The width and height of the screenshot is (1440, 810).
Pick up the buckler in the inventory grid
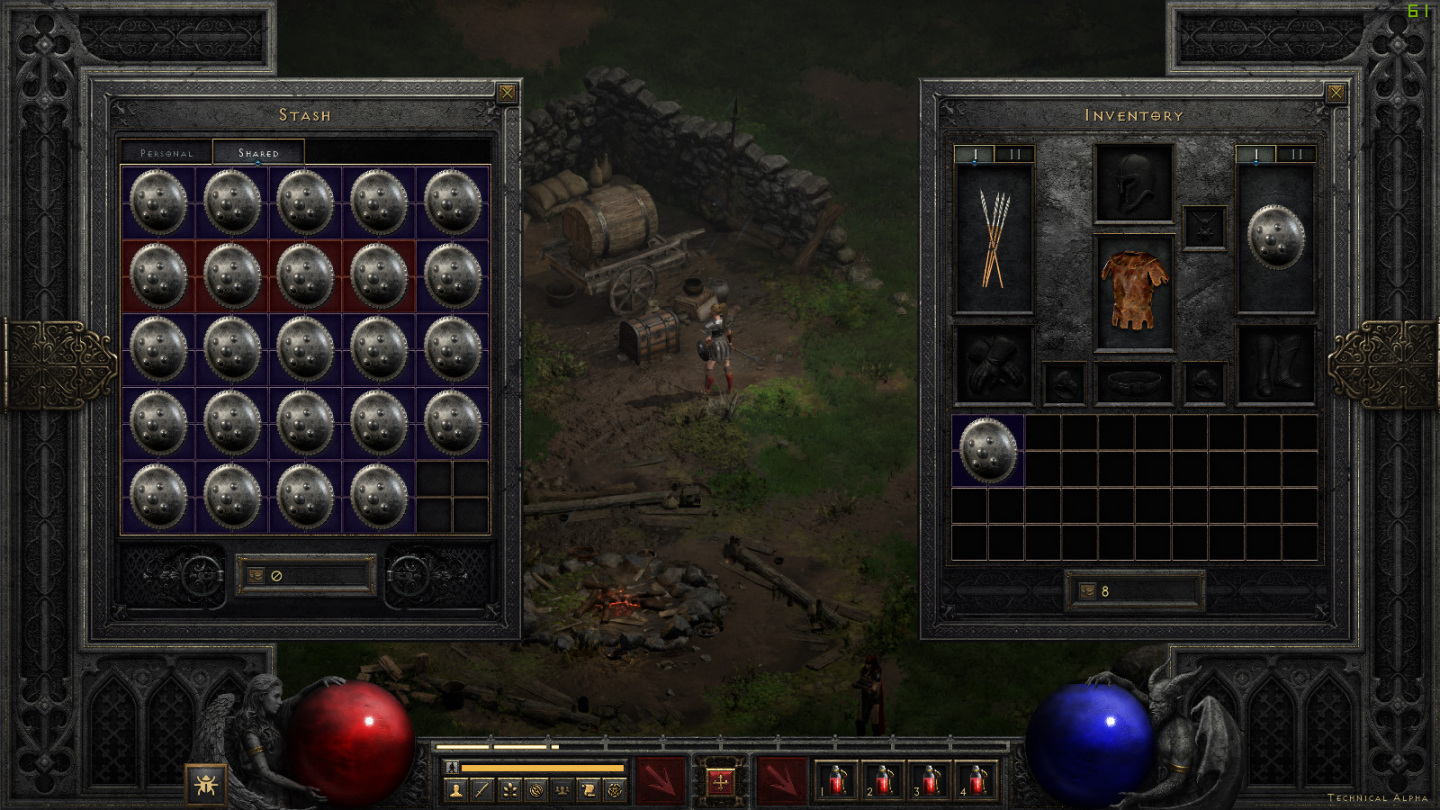(988, 451)
